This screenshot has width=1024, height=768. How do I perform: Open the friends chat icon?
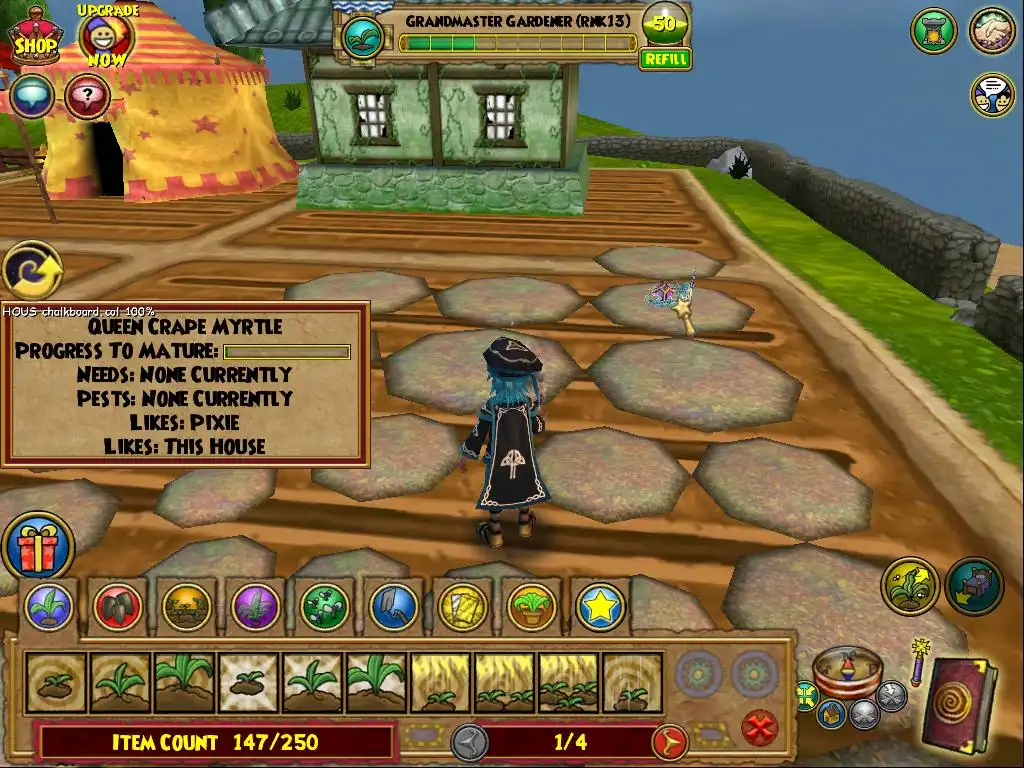point(992,94)
